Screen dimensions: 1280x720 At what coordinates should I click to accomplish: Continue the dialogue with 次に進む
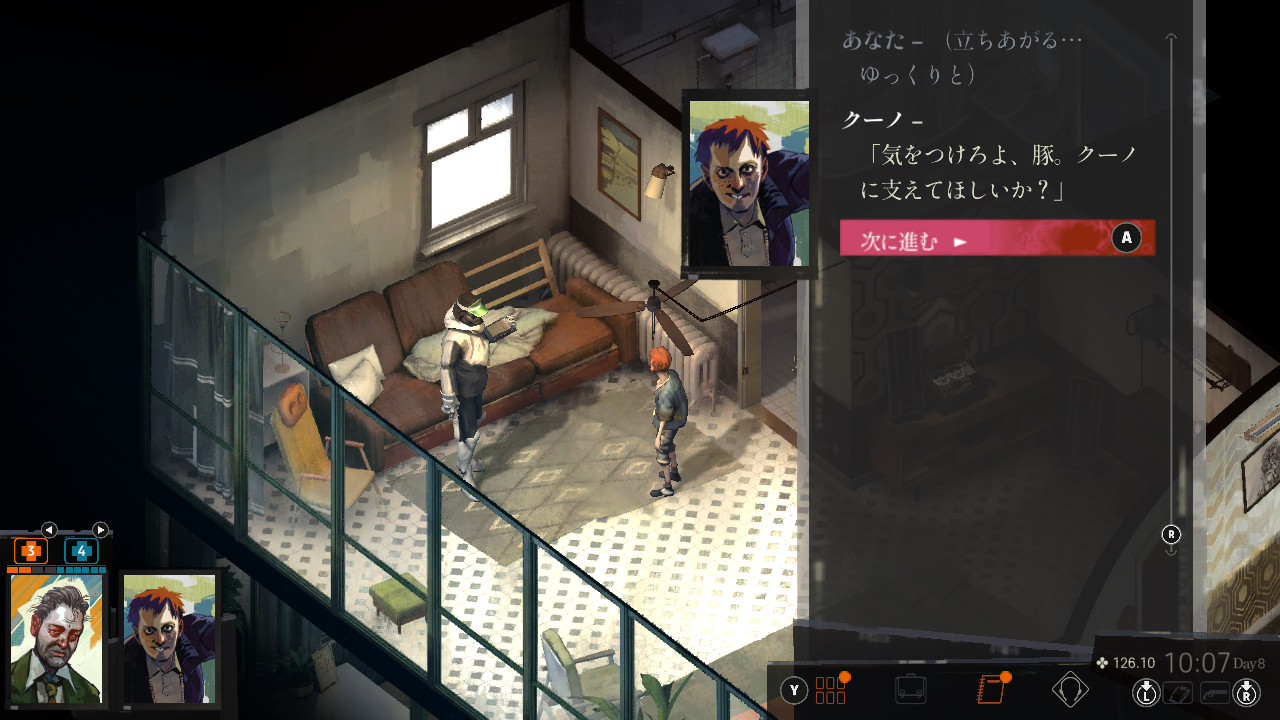click(x=996, y=239)
